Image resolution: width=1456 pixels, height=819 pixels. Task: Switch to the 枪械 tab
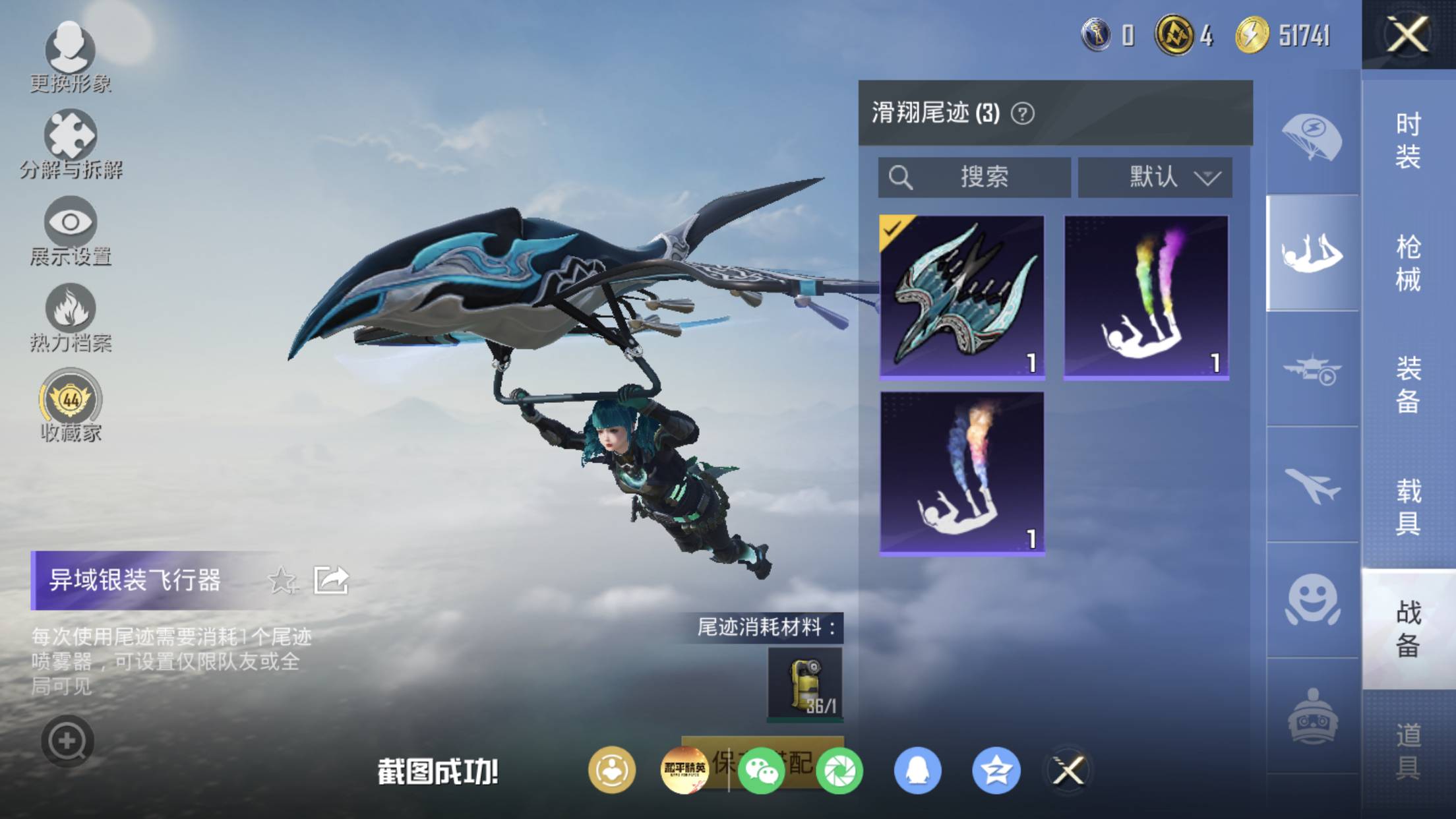(1408, 263)
